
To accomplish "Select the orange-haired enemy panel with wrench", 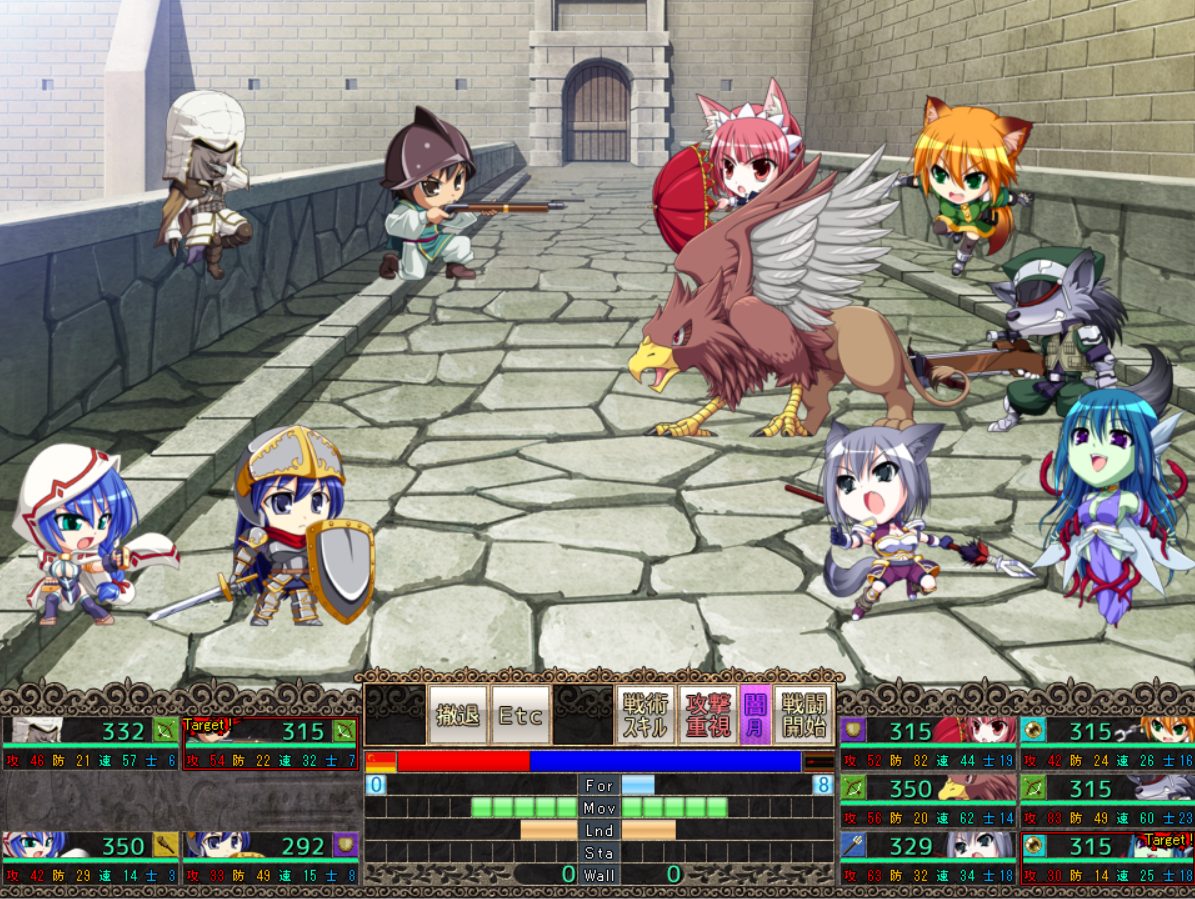I will tap(1107, 743).
